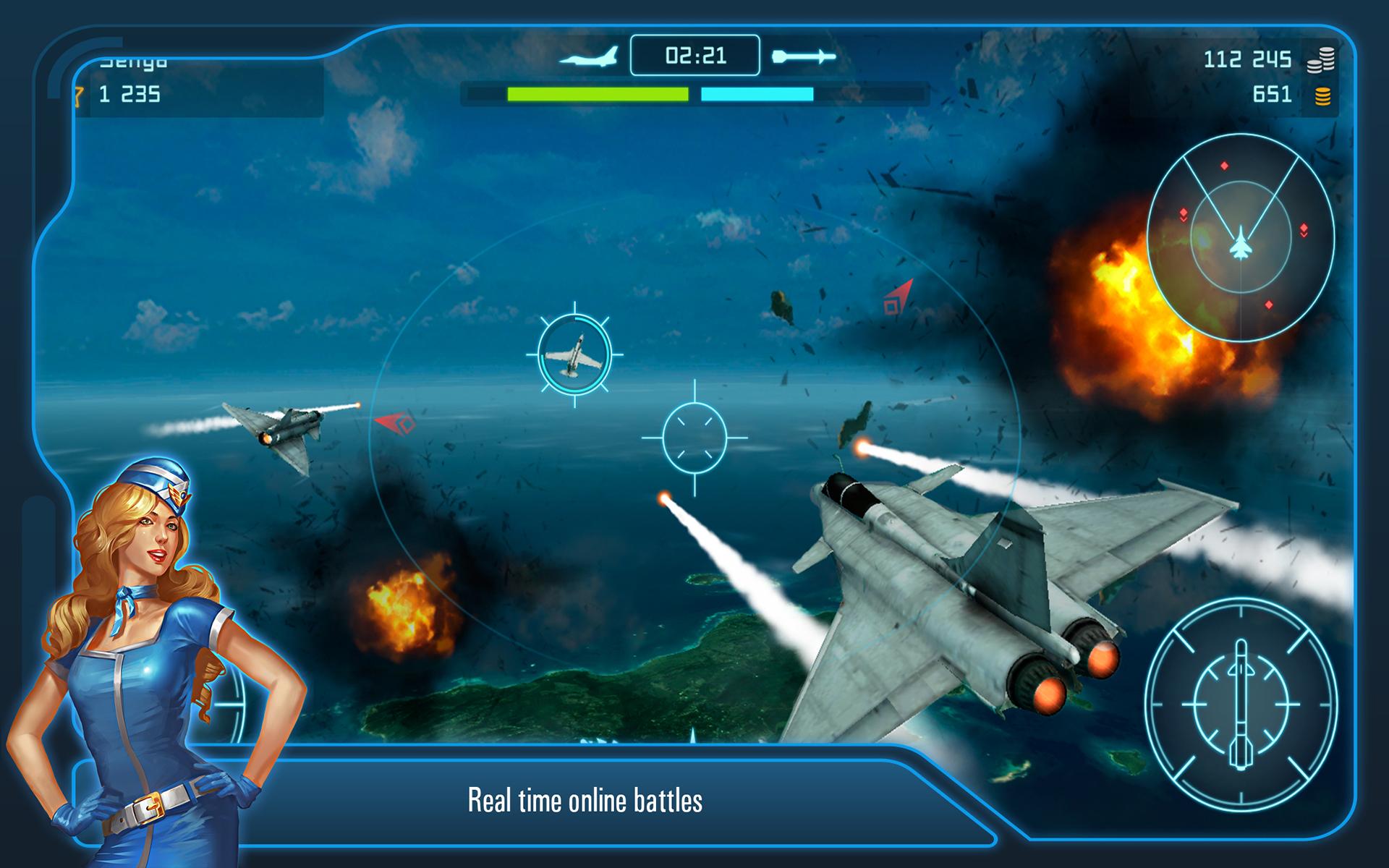Click the red diamond blip on the radar
1389x868 pixels.
[1224, 166]
